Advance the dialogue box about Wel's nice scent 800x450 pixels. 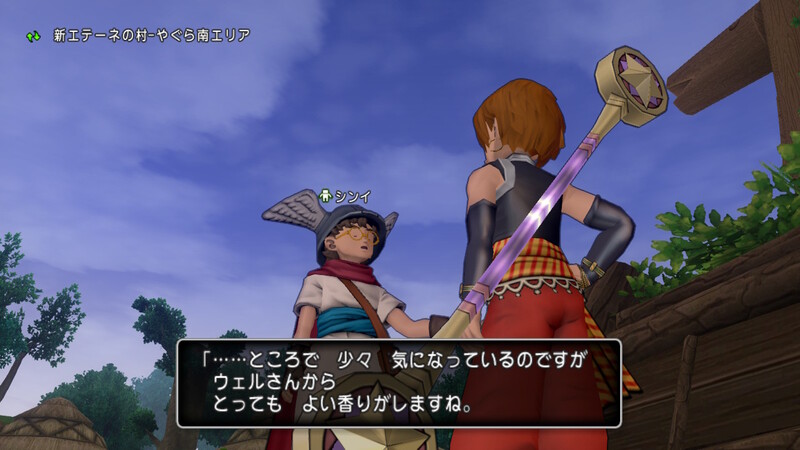399,383
